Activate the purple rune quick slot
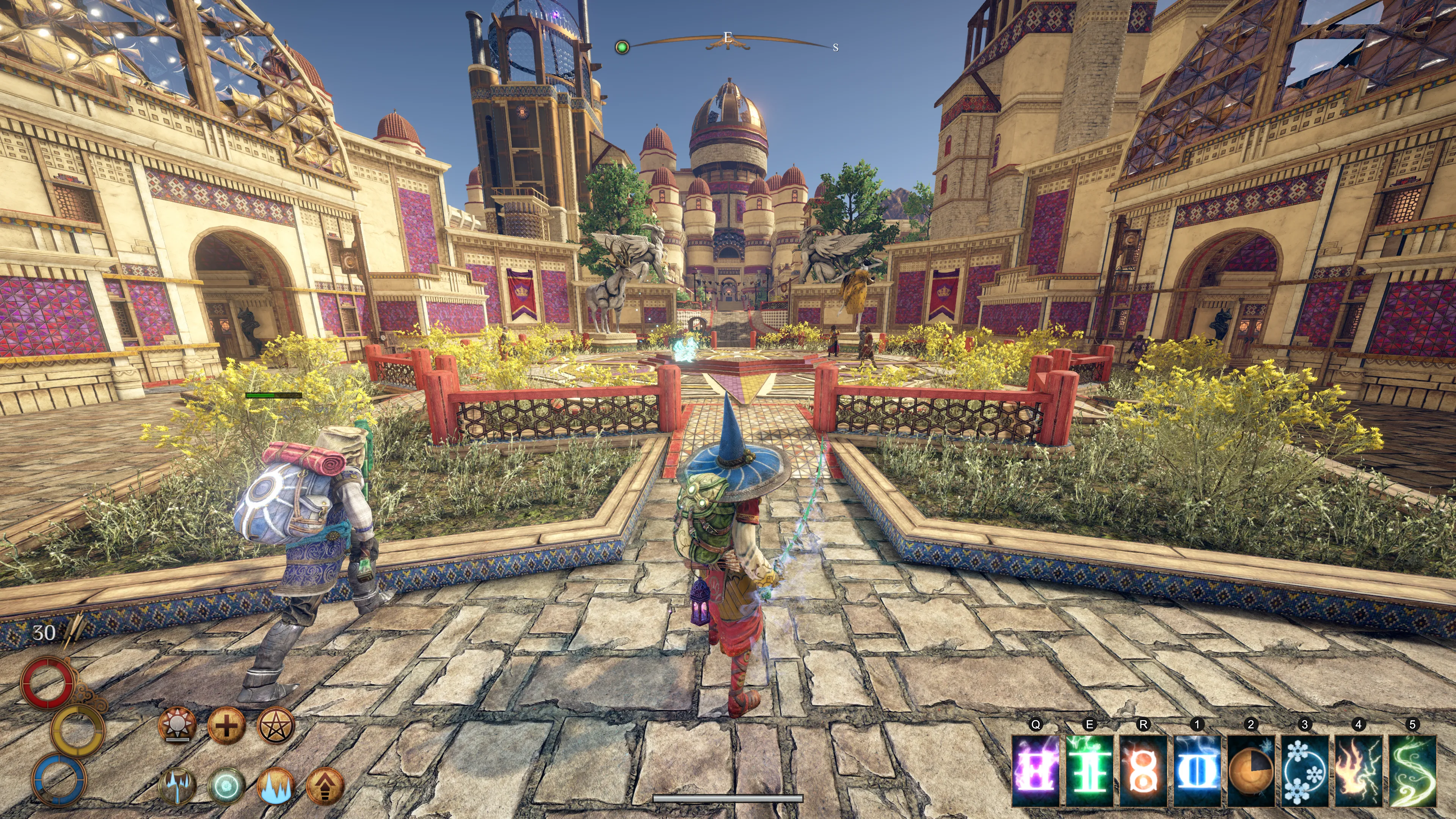 coord(1036,770)
